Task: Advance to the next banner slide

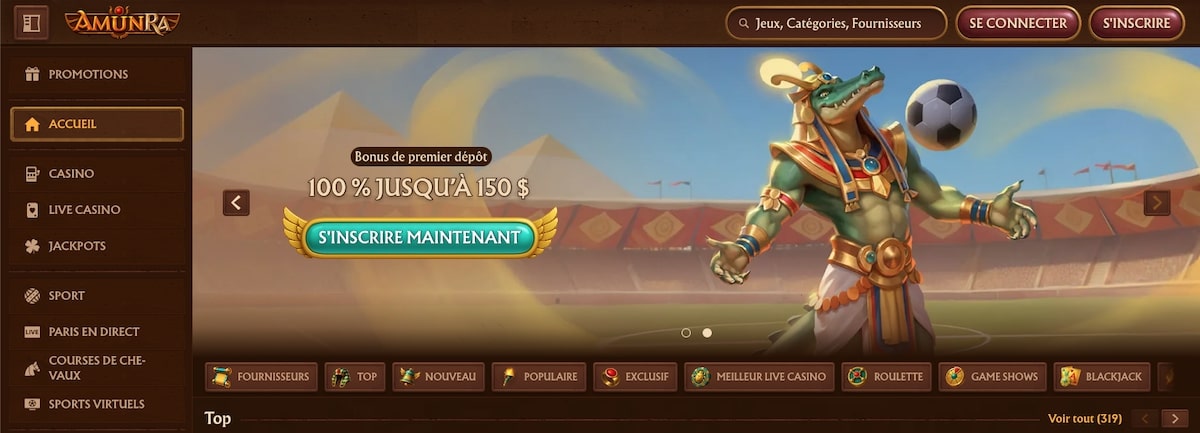Action: [1156, 203]
